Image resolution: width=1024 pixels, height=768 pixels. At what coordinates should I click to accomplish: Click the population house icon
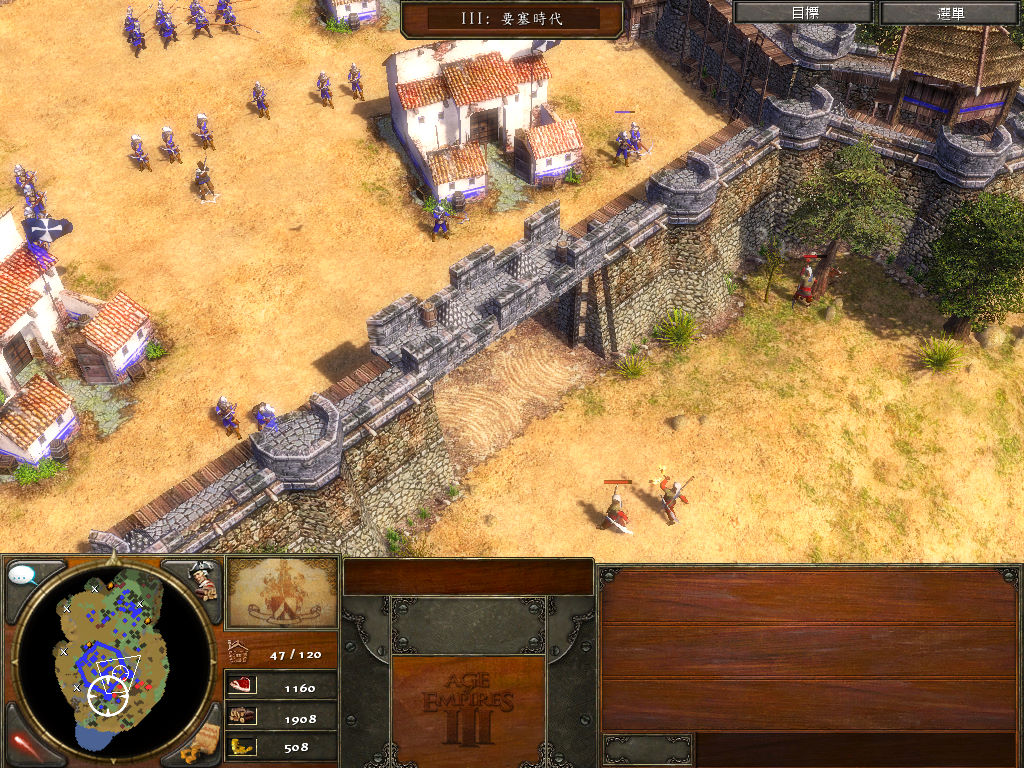click(x=239, y=652)
